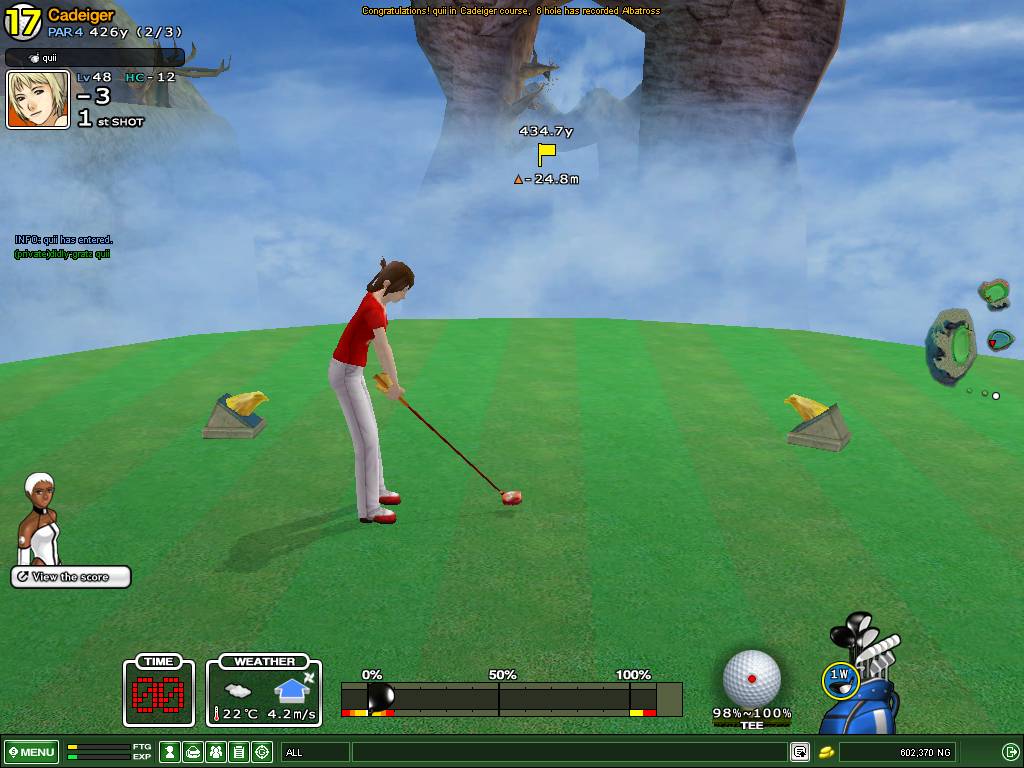
Task: Set spin point on the golf ball
Action: 751,678
